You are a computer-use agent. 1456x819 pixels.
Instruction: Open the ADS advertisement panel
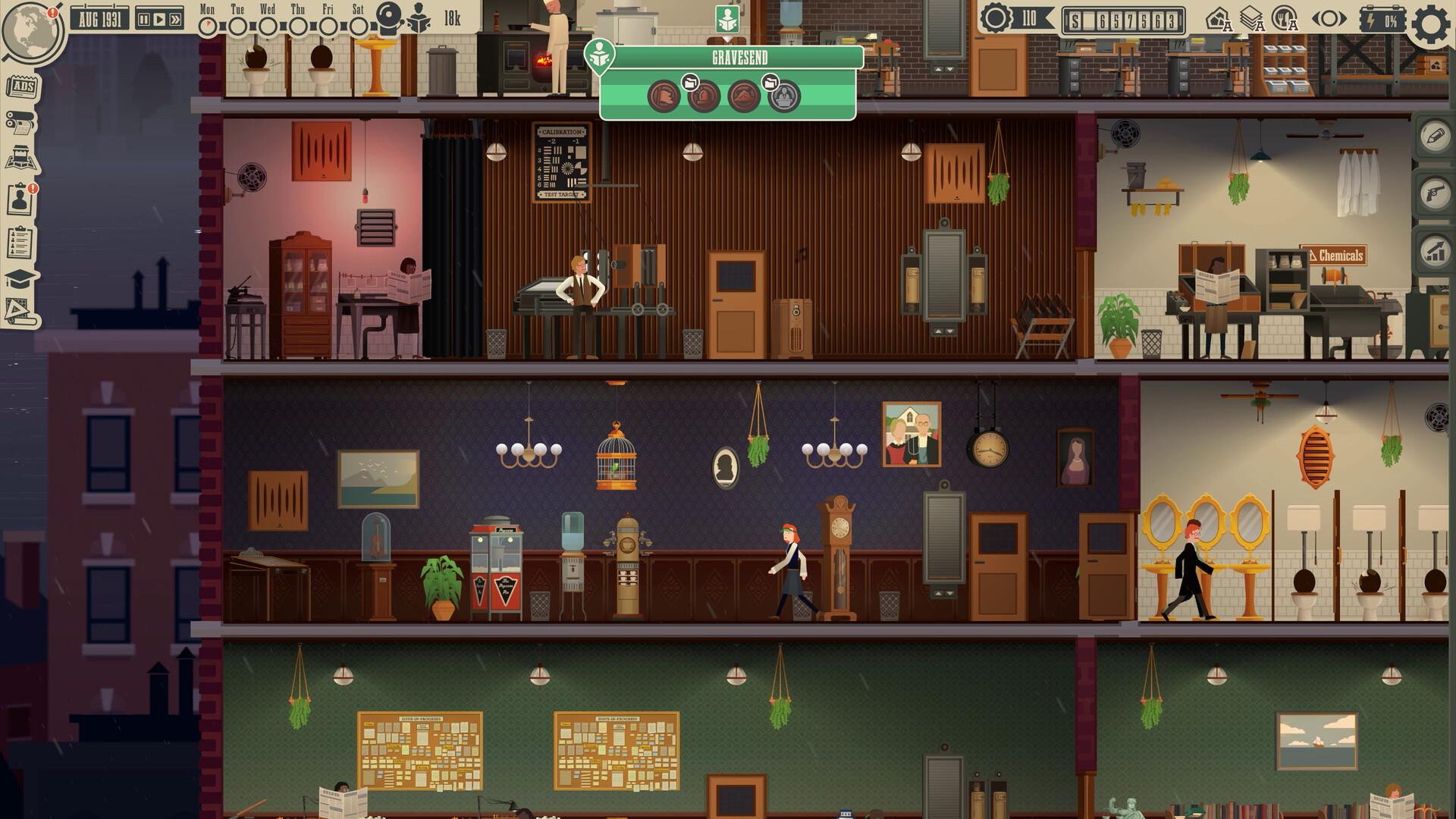pos(23,86)
